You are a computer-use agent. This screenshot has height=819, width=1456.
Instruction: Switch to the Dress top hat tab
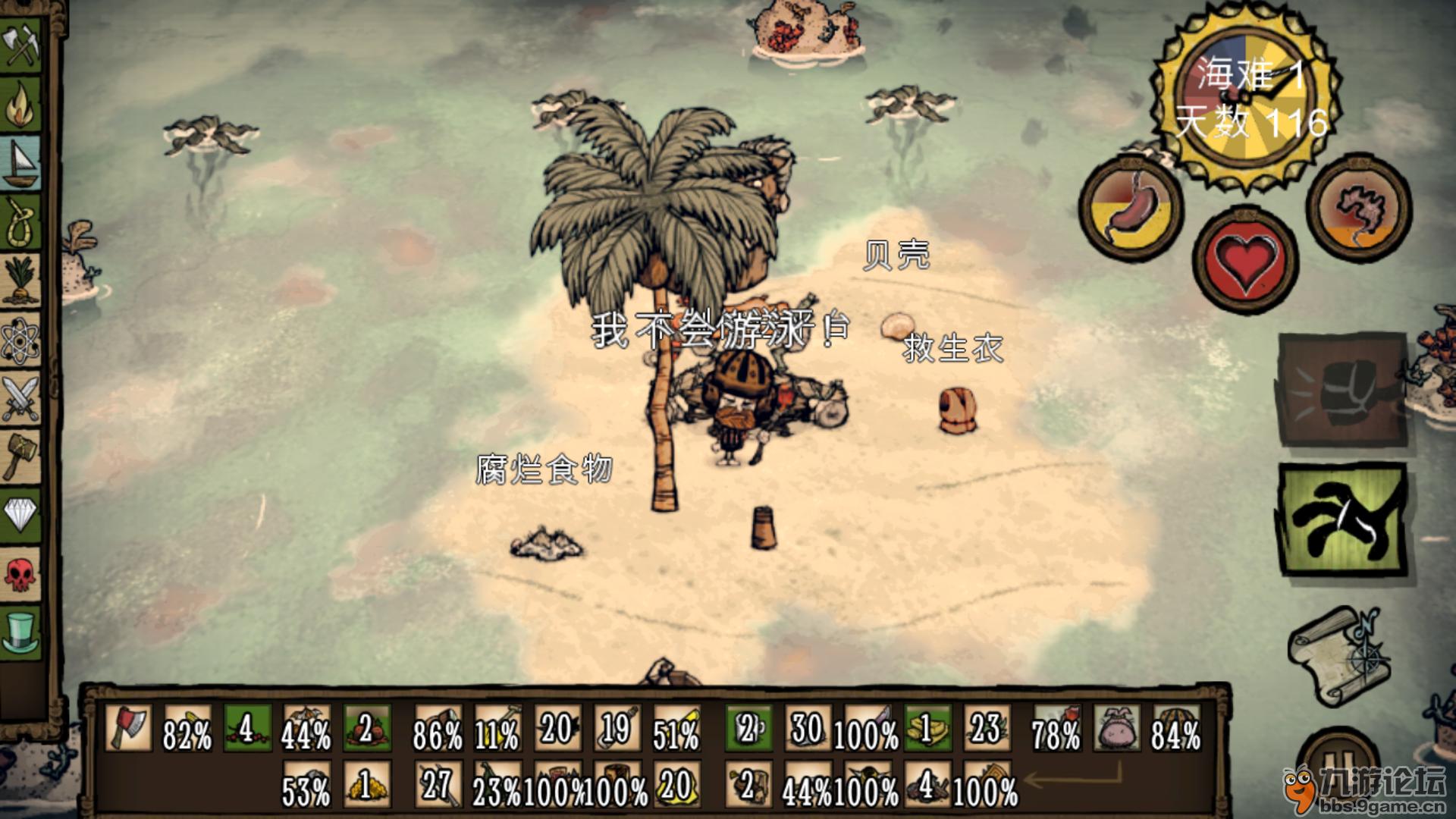(21, 632)
